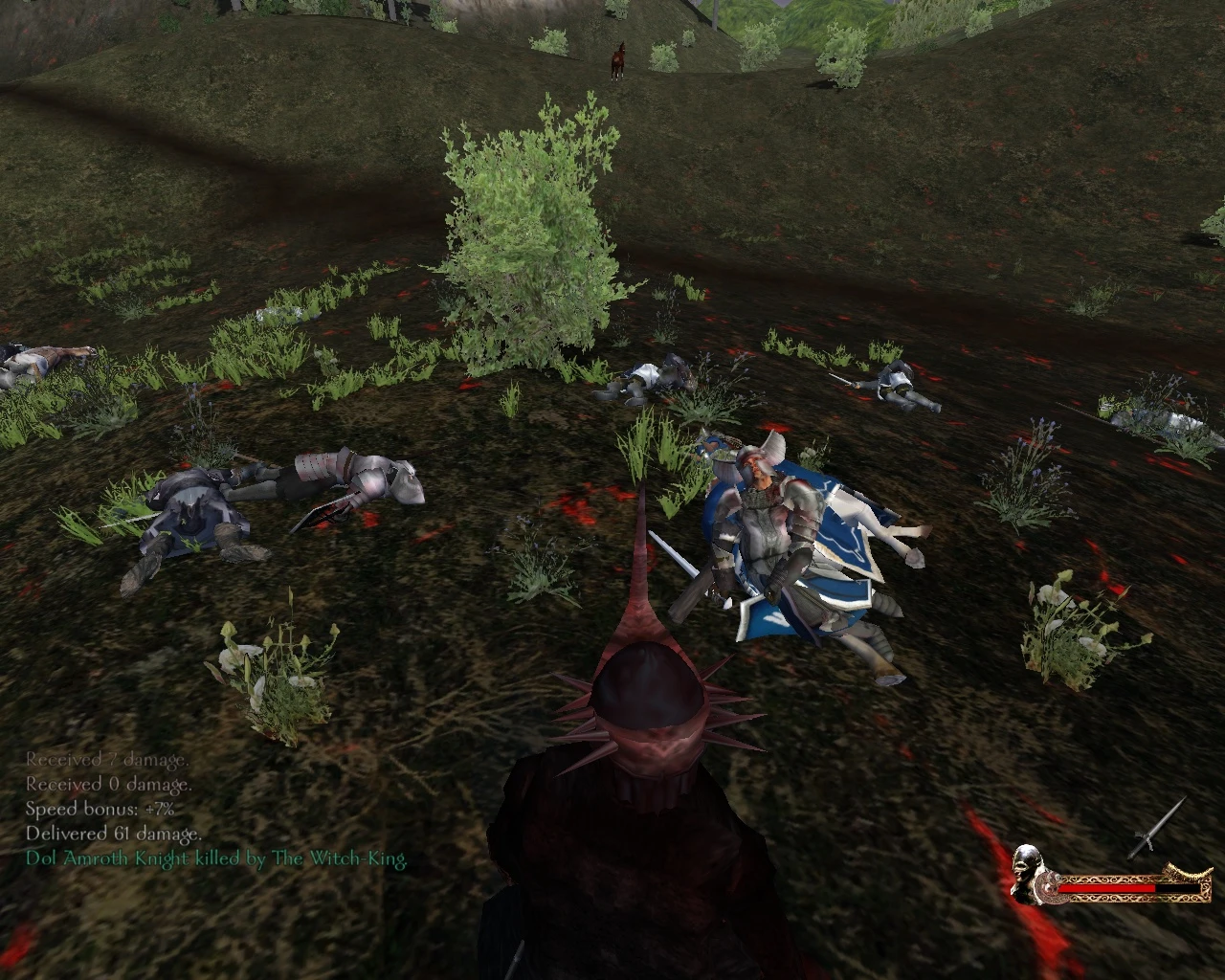Click the golden horn at the health bar's end
Image resolution: width=1225 pixels, height=980 pixels.
pyautogui.click(x=1187, y=871)
